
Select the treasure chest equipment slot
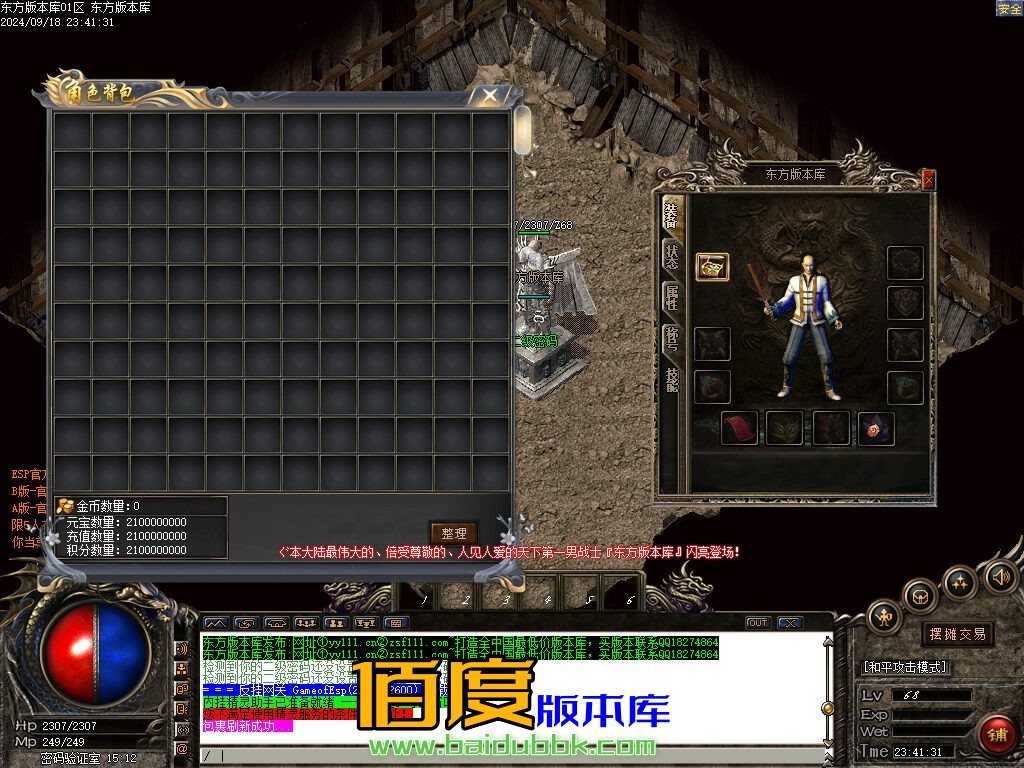712,267
